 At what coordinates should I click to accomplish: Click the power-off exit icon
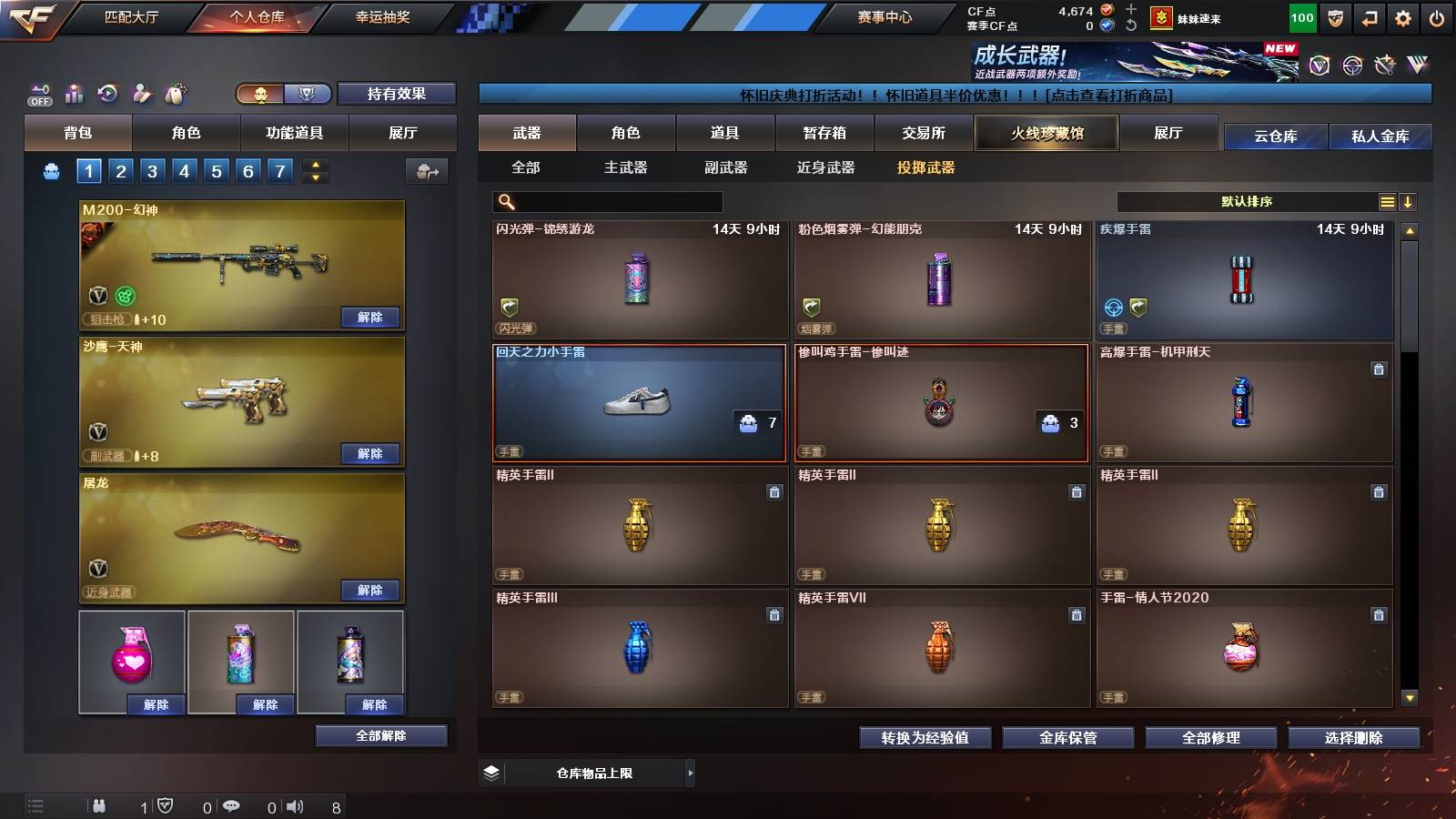point(1436,16)
